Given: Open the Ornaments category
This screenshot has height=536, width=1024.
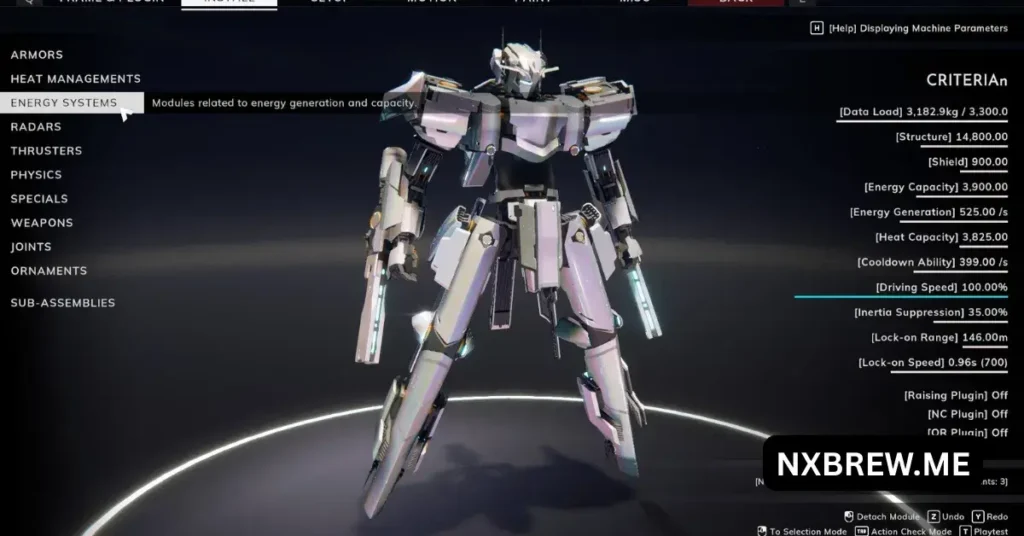Looking at the screenshot, I should tap(49, 271).
